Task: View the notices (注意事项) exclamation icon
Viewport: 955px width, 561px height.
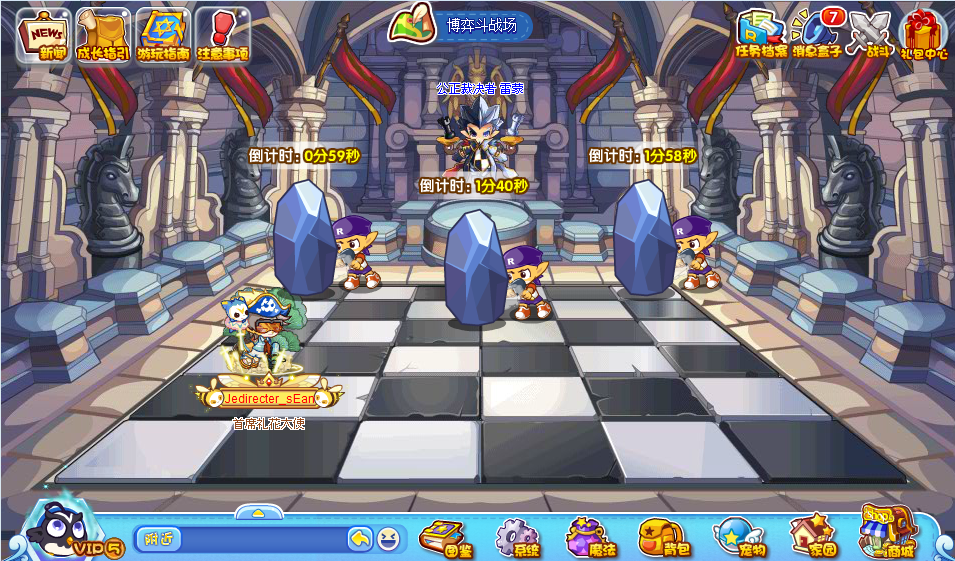Action: pyautogui.click(x=222, y=35)
